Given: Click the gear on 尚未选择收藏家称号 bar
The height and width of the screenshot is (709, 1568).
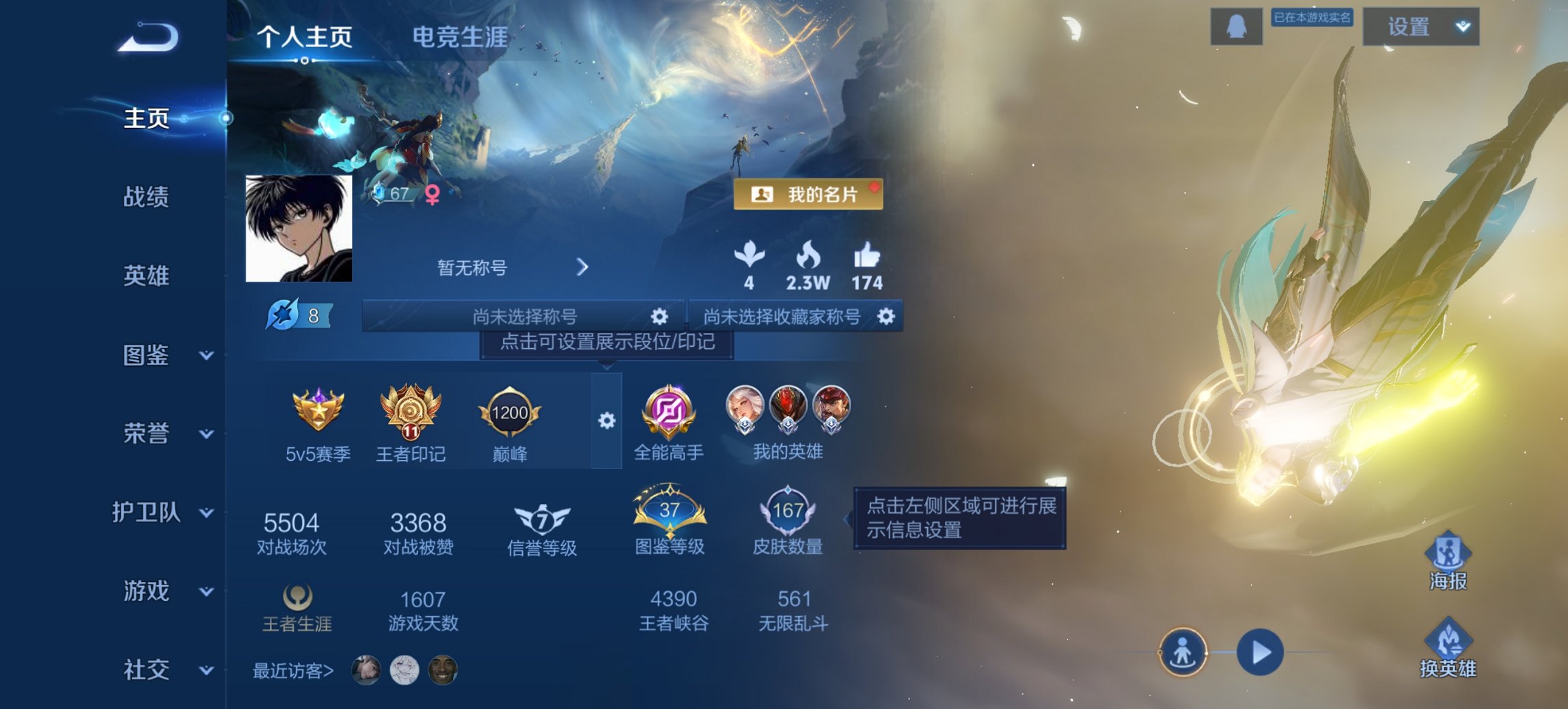Looking at the screenshot, I should click(887, 316).
